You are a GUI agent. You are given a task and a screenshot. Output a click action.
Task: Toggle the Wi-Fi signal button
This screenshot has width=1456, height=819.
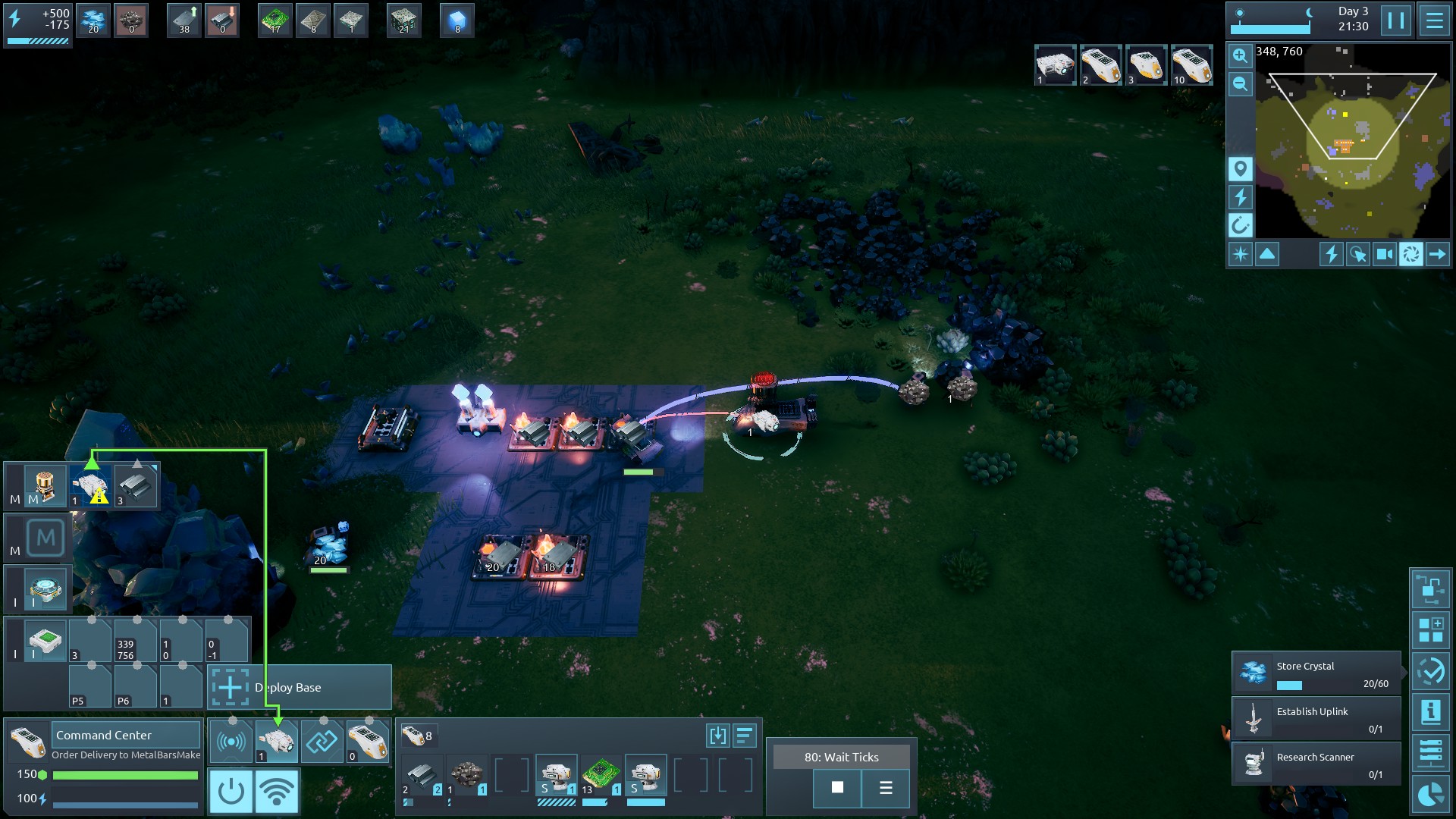point(277,791)
